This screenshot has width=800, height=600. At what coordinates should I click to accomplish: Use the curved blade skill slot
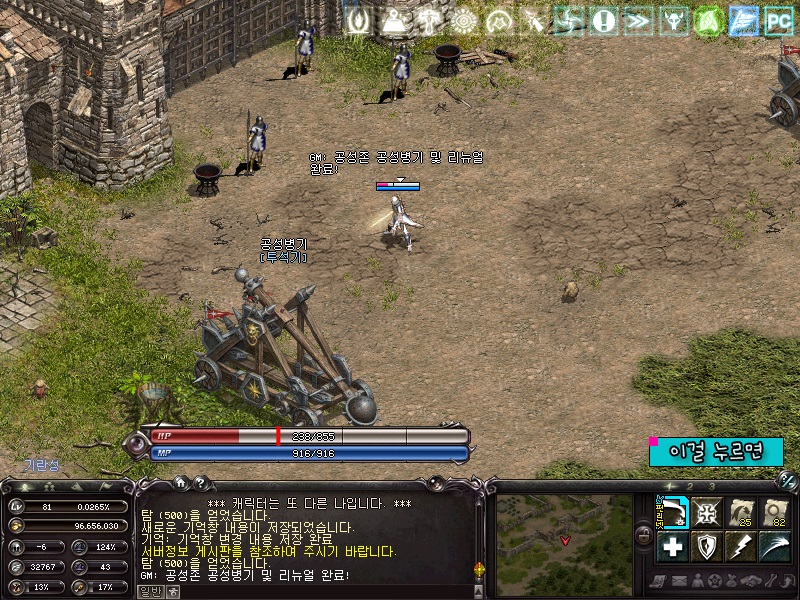672,512
